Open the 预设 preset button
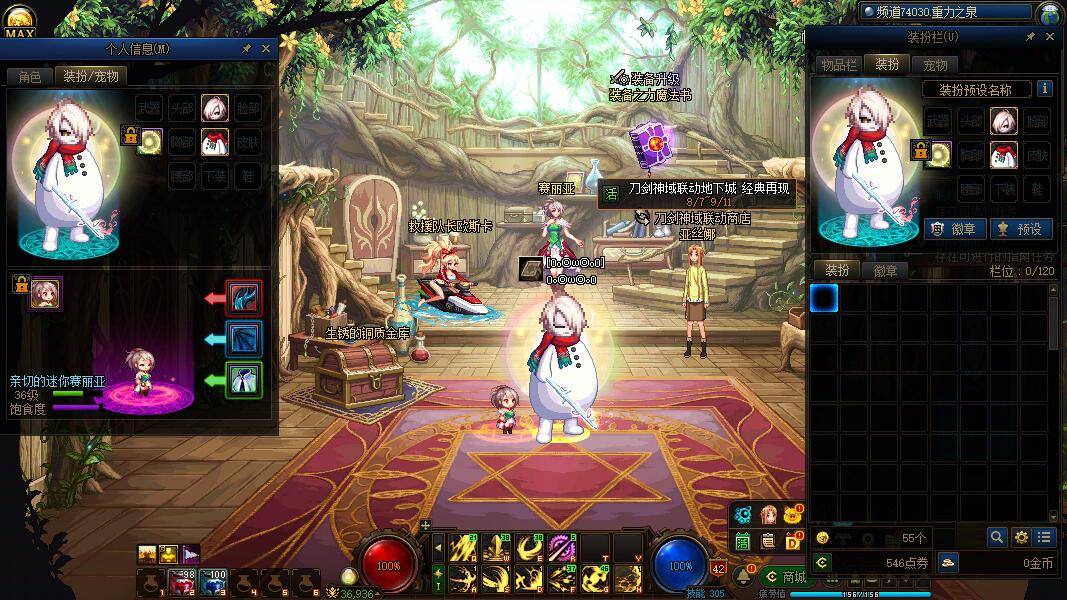Screen dimensions: 1067x600 click(1019, 229)
